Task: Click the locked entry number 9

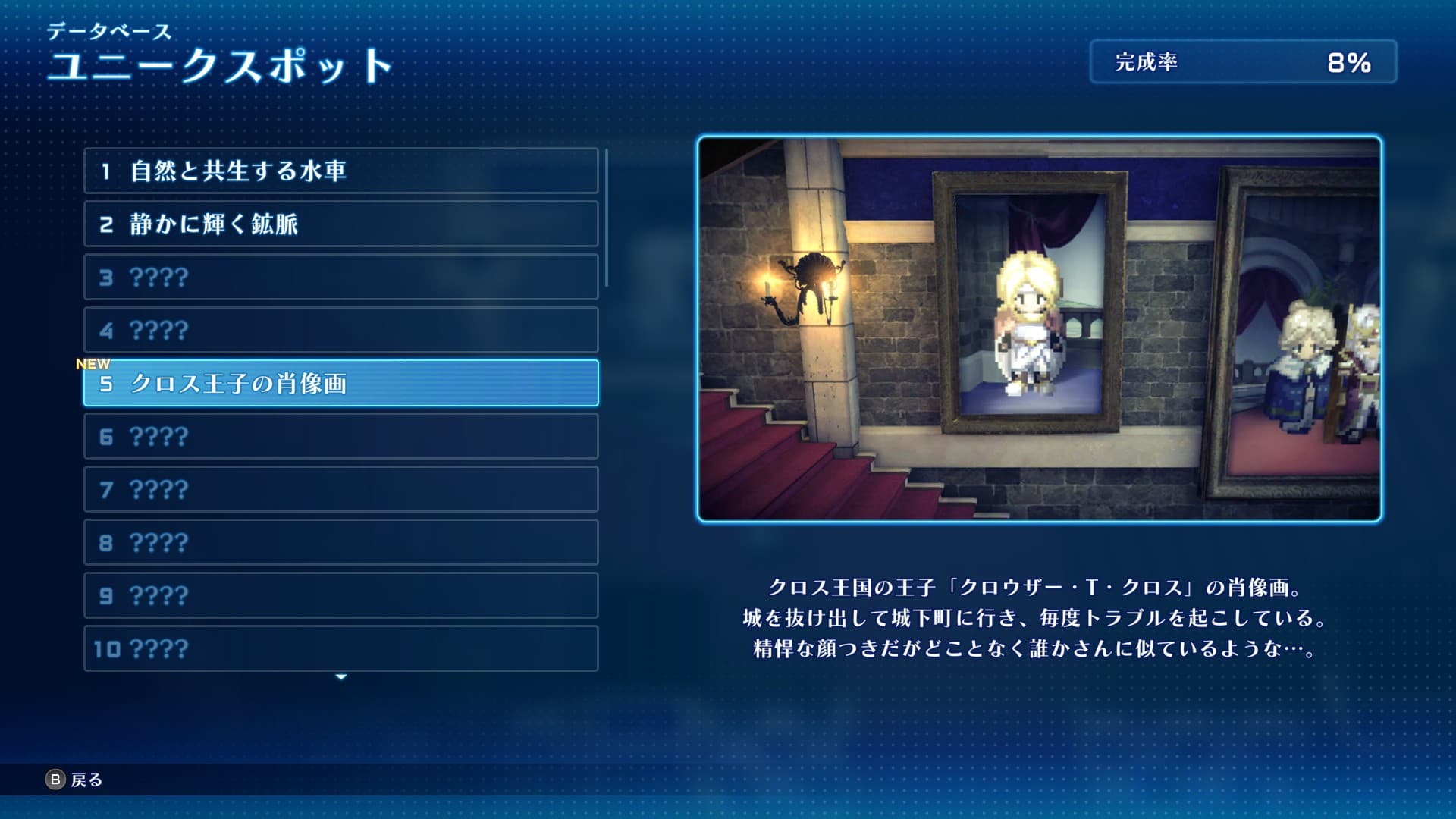Action: click(x=340, y=595)
